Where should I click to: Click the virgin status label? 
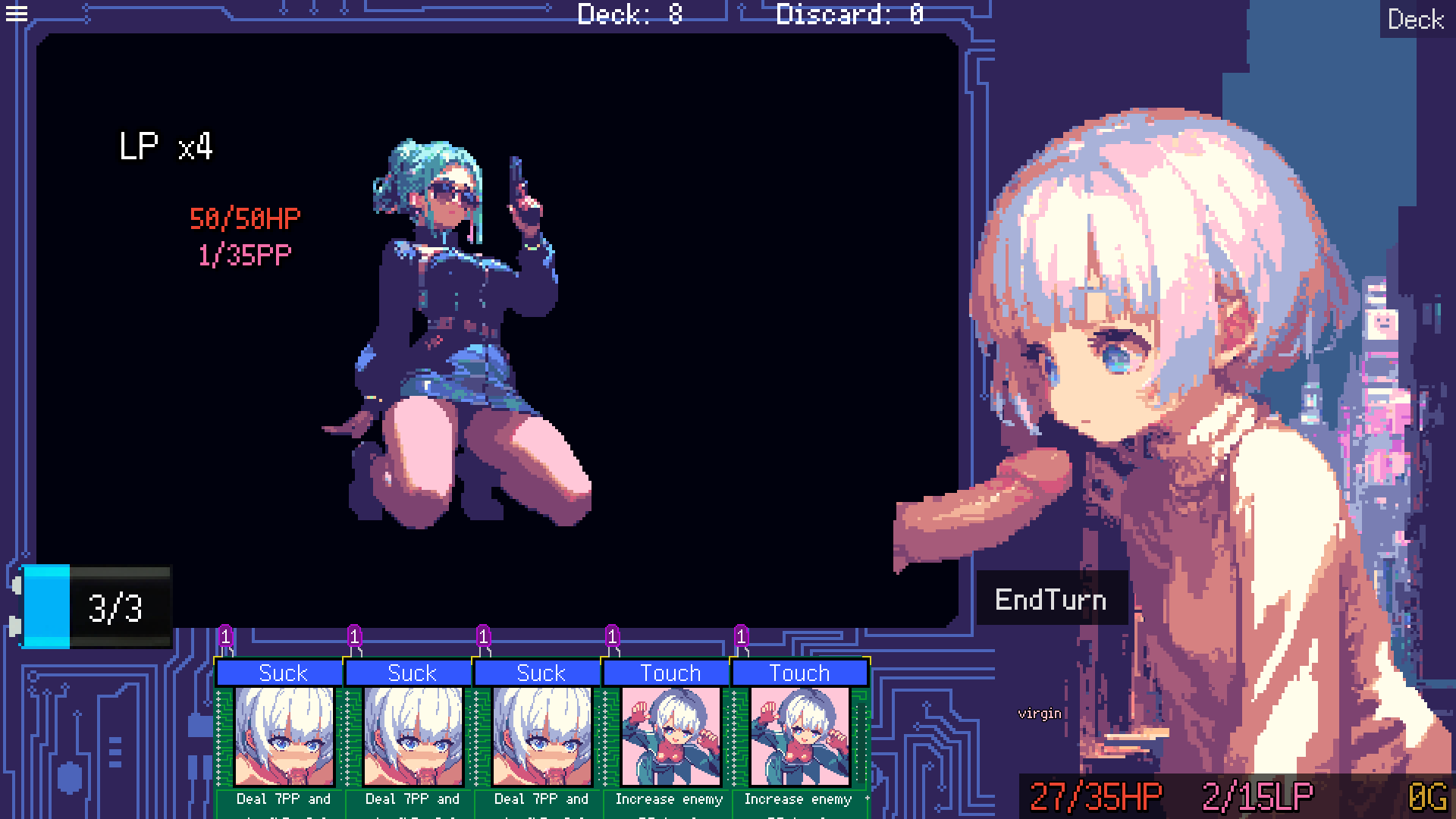click(x=1040, y=714)
